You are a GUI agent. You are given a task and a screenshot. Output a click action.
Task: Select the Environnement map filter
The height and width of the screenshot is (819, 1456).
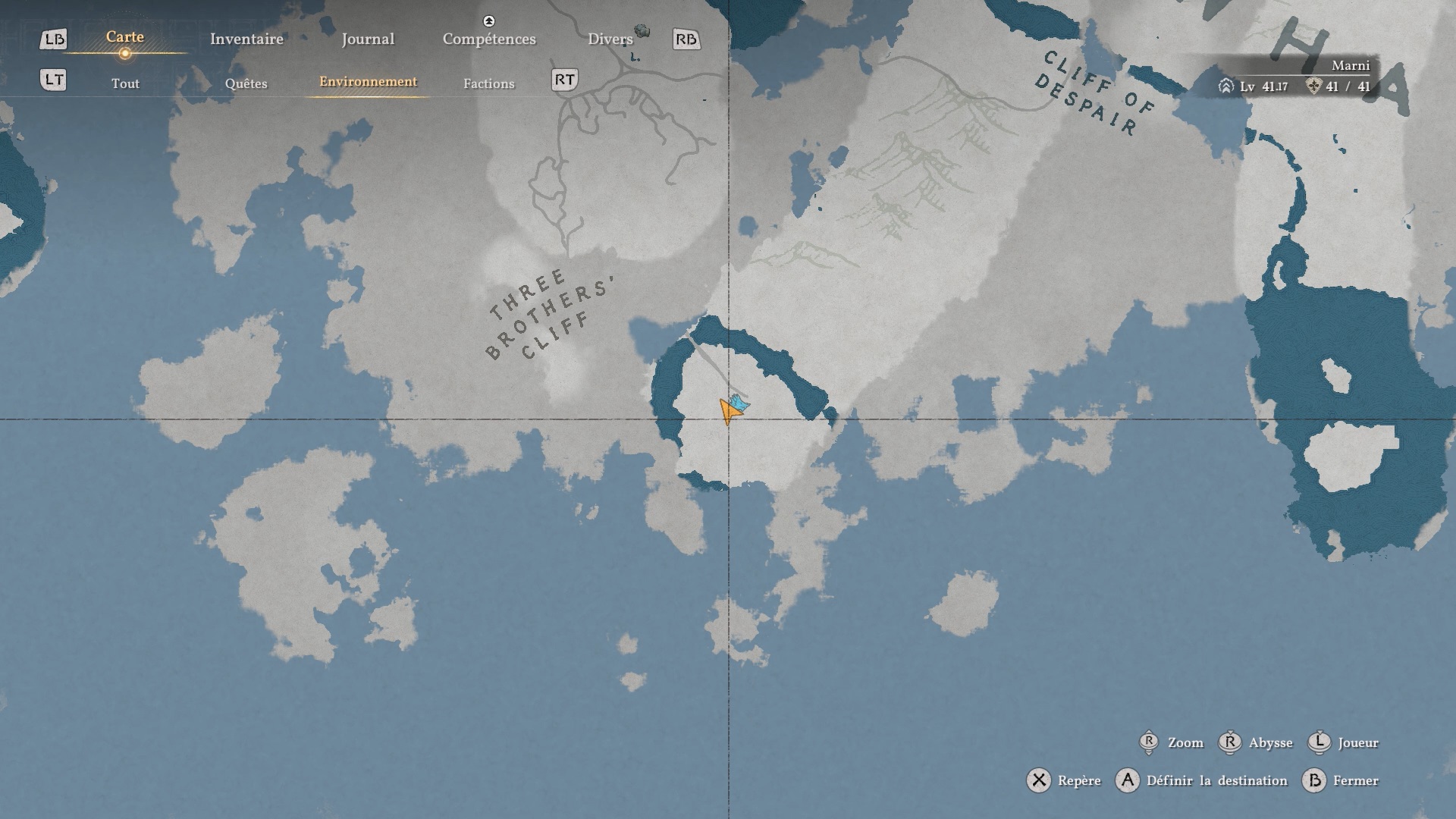[368, 82]
